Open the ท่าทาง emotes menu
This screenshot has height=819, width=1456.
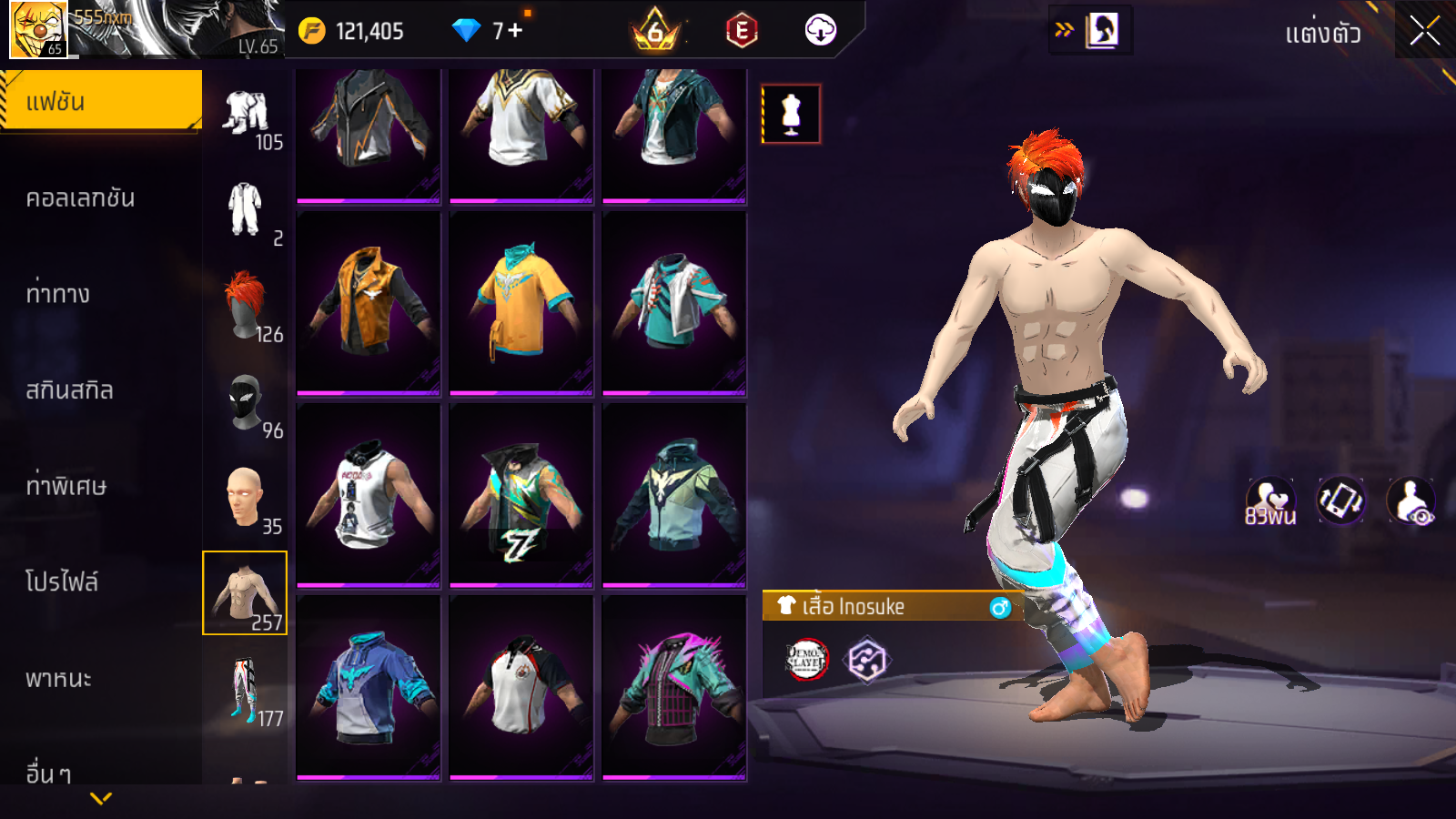coord(58,294)
